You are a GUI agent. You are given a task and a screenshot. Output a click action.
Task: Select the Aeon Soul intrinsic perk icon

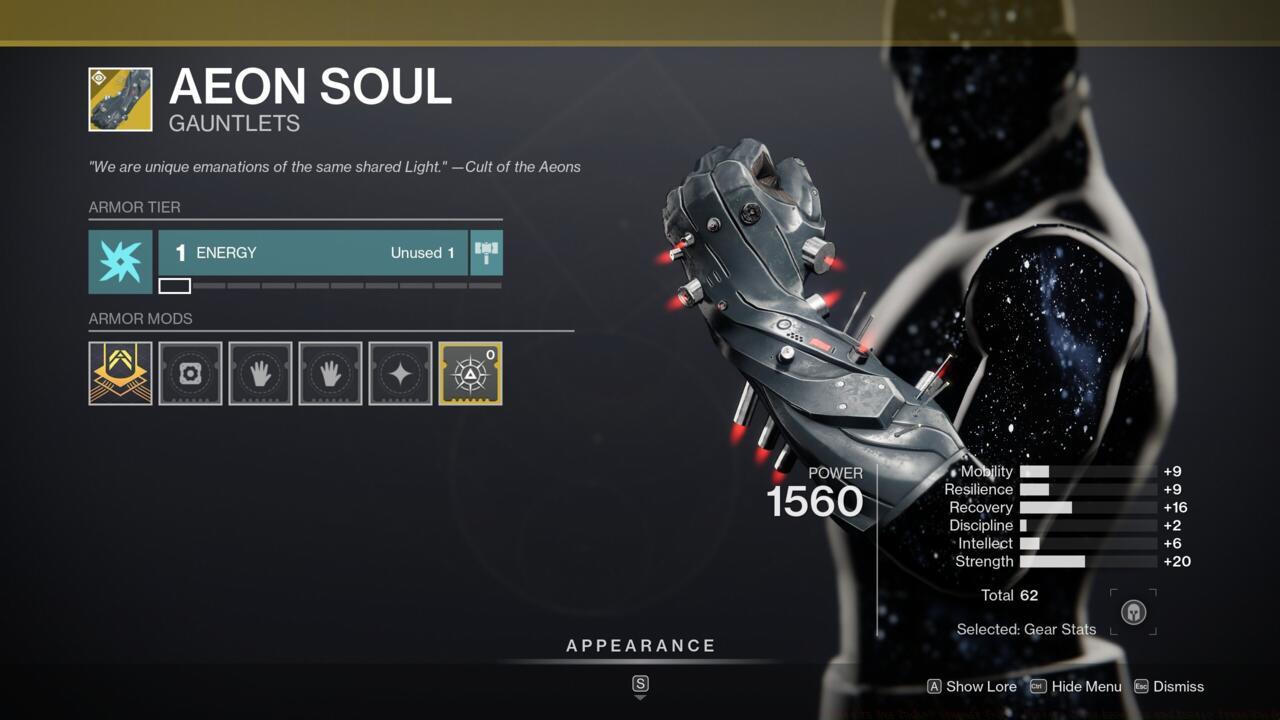coord(120,373)
